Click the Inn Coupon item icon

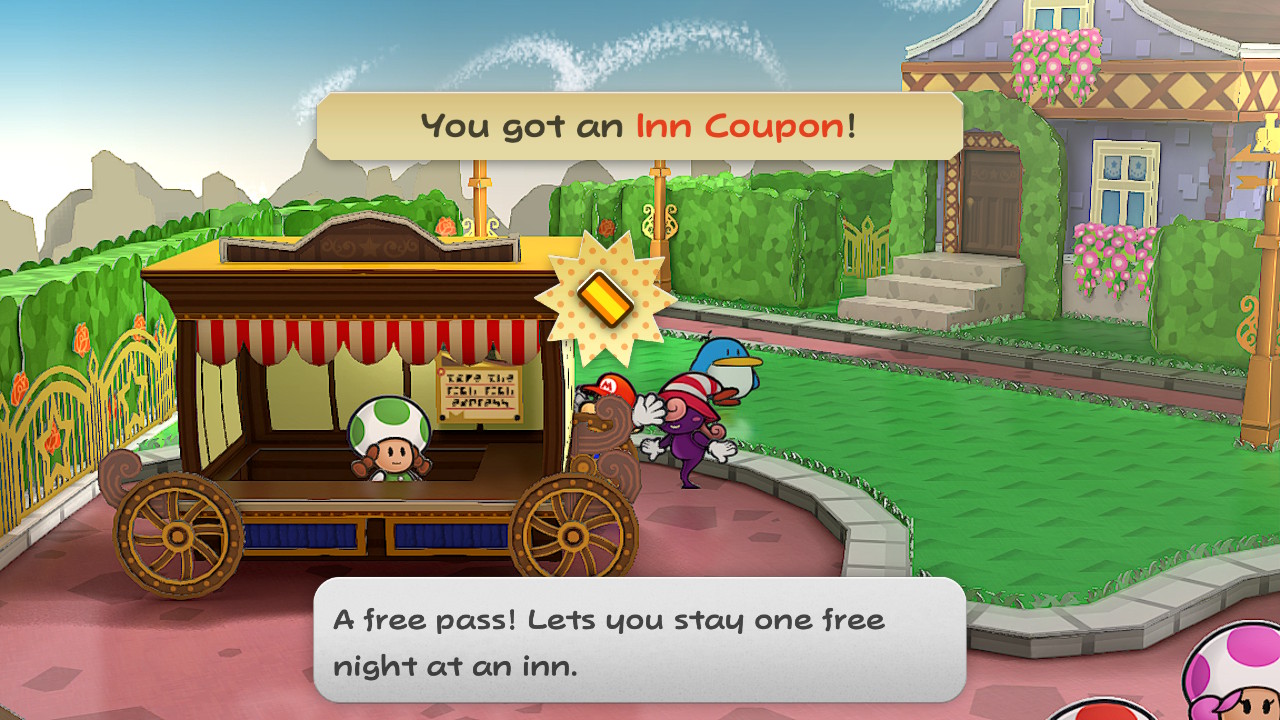coord(606,297)
